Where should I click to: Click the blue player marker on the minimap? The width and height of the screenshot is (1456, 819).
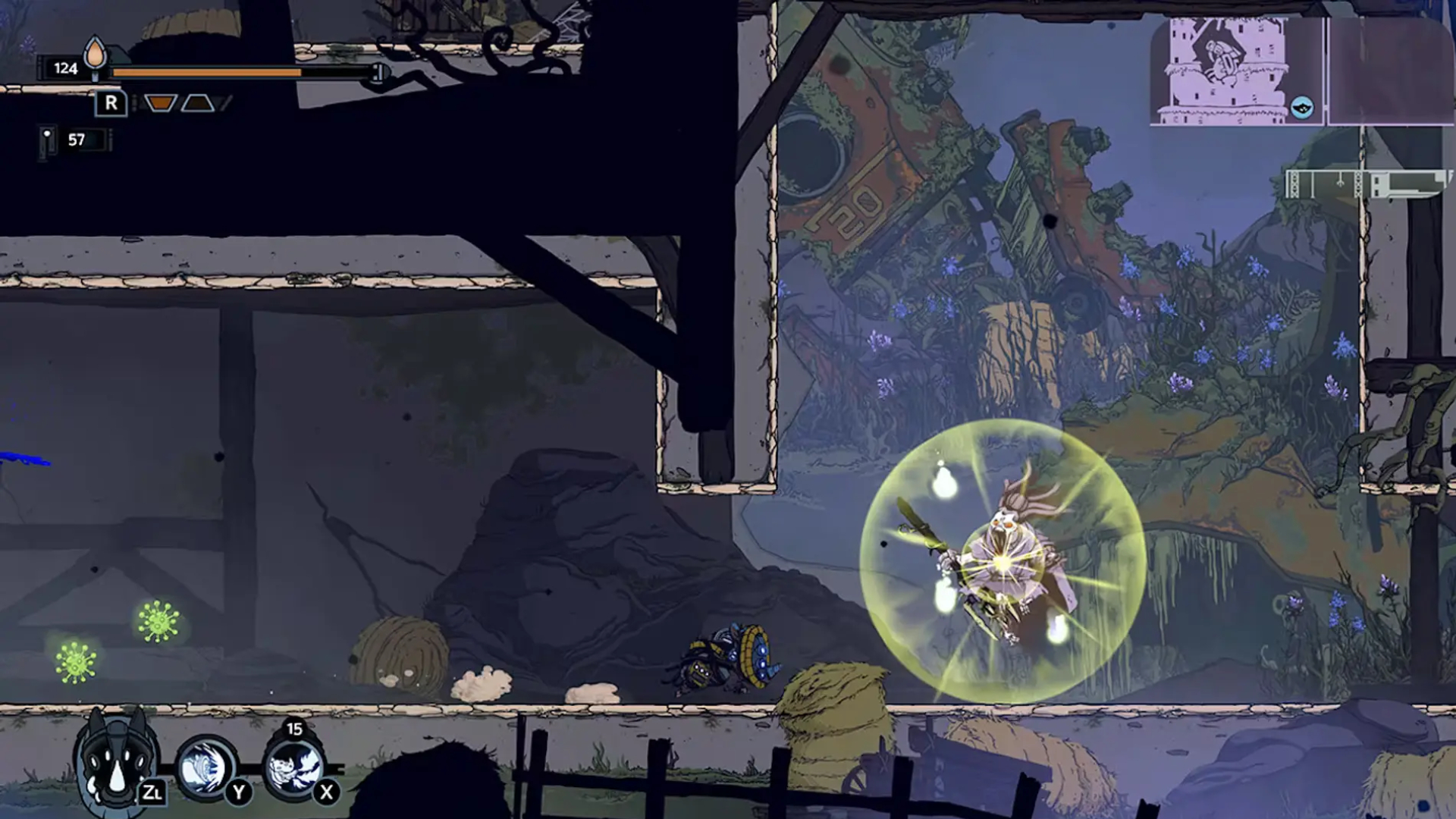tap(1301, 107)
